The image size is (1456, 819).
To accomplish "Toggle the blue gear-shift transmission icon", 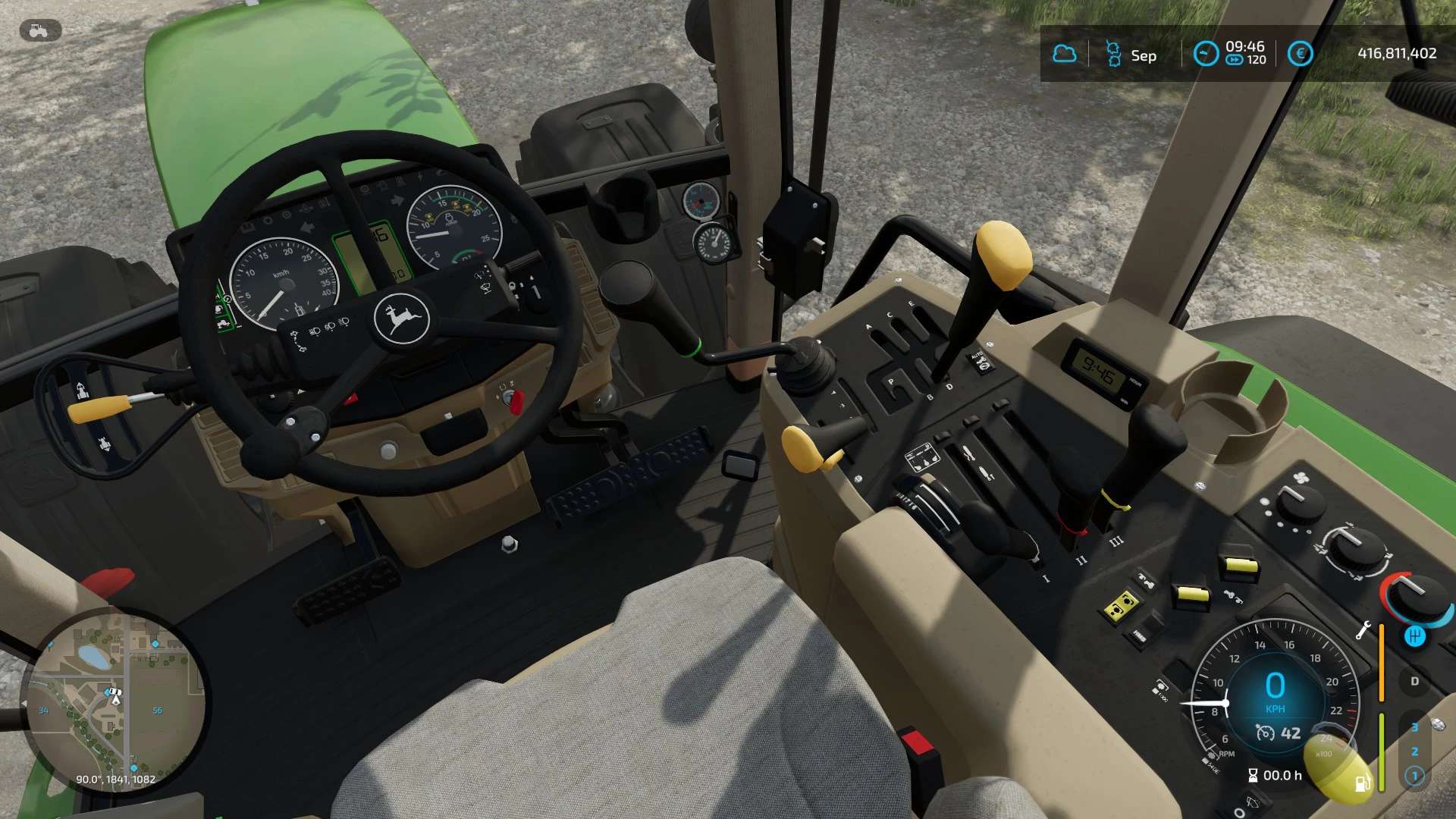I will 1414,636.
